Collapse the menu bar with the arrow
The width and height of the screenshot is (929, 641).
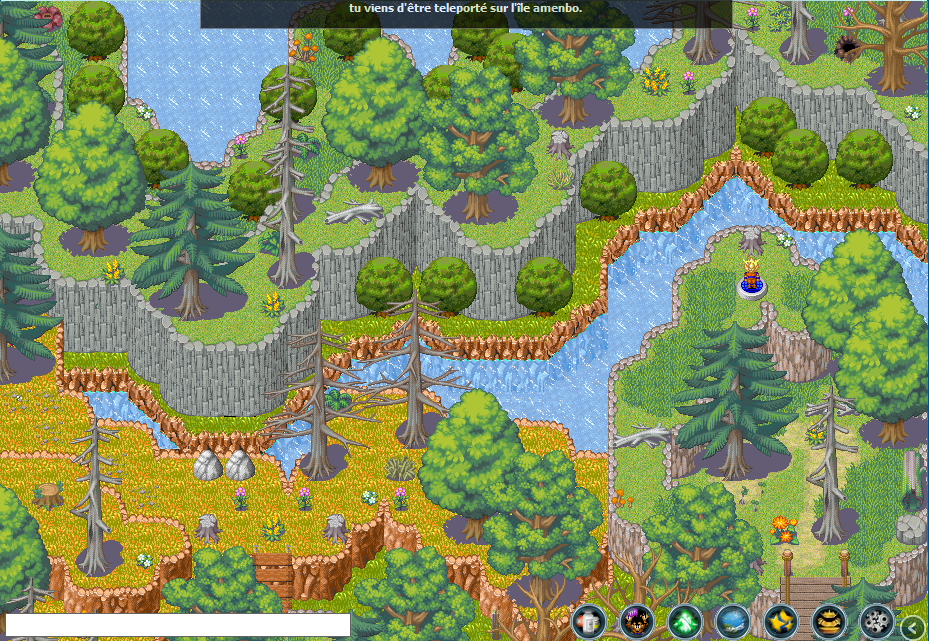click(913, 627)
